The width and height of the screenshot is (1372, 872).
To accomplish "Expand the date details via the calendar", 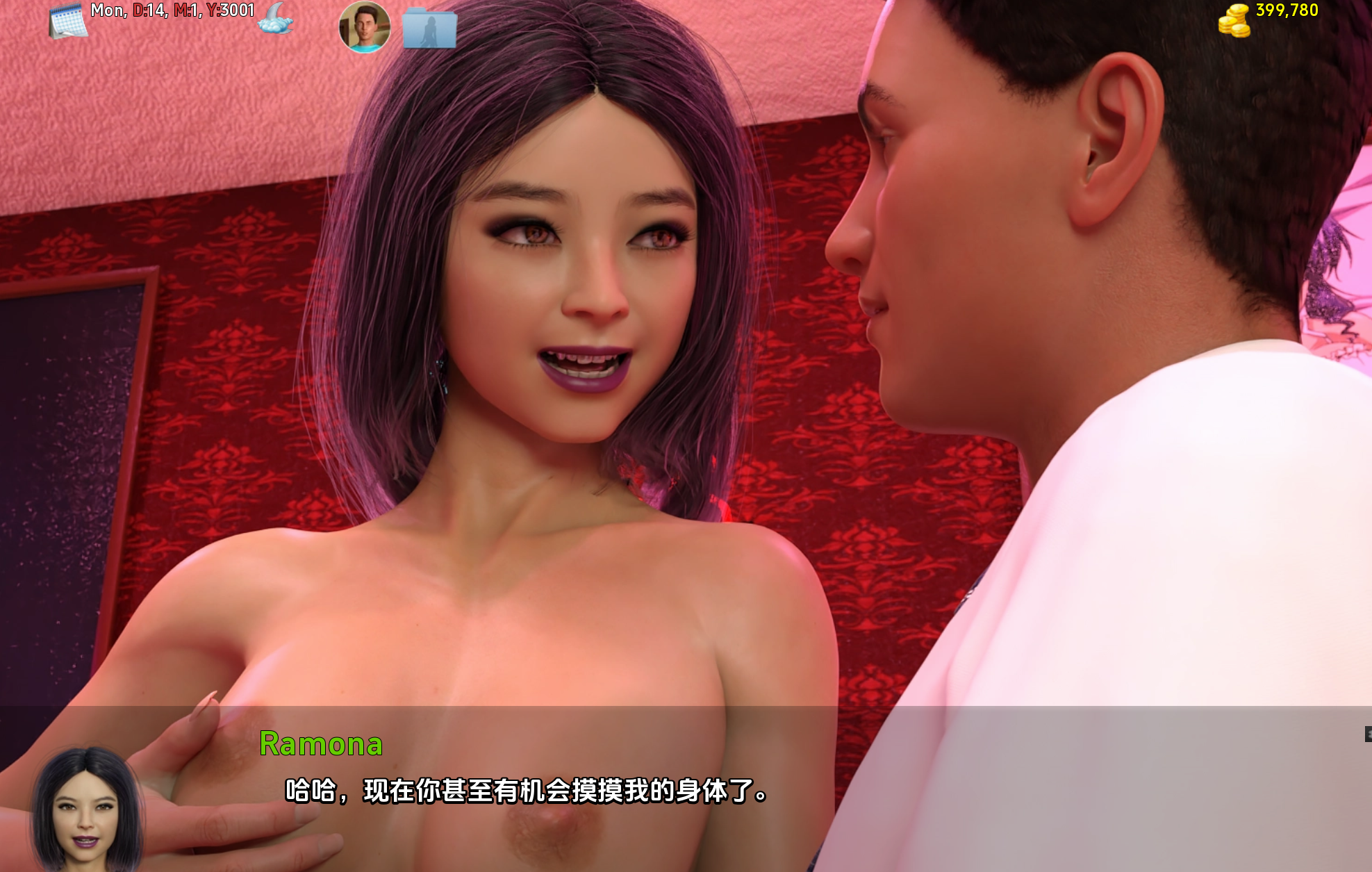I will (67, 20).
